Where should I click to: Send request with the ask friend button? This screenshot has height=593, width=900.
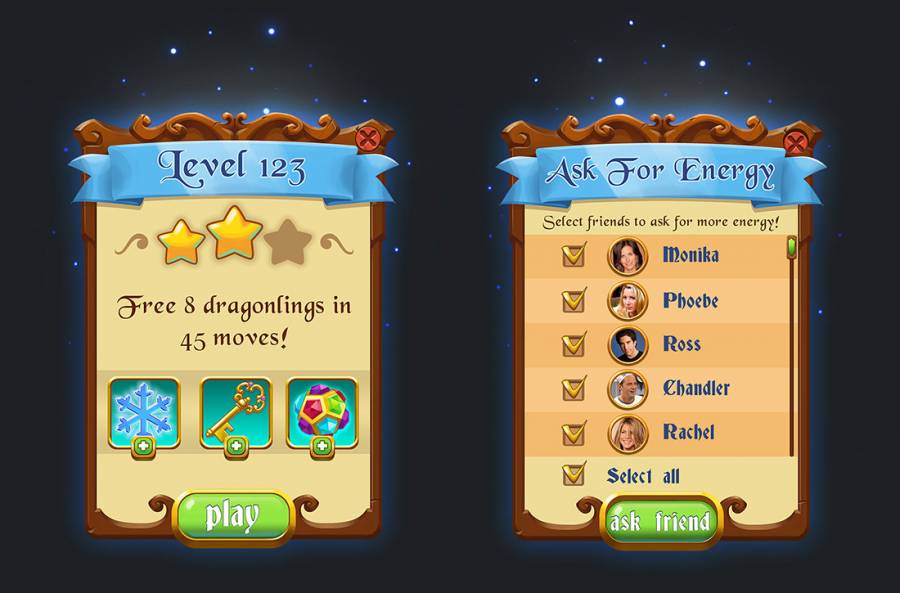click(660, 521)
